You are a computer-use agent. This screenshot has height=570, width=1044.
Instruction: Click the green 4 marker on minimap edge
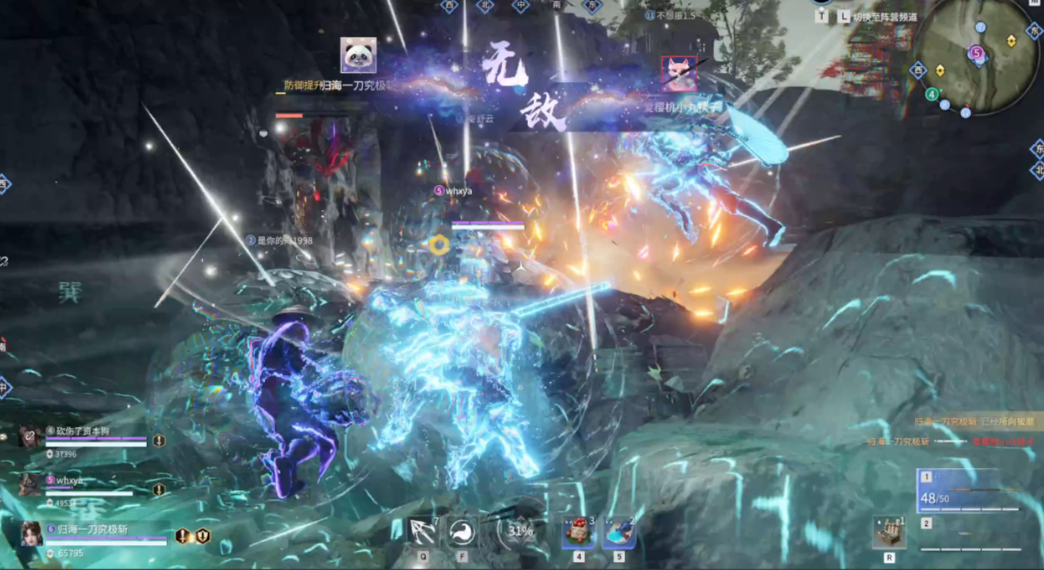pyautogui.click(x=932, y=95)
